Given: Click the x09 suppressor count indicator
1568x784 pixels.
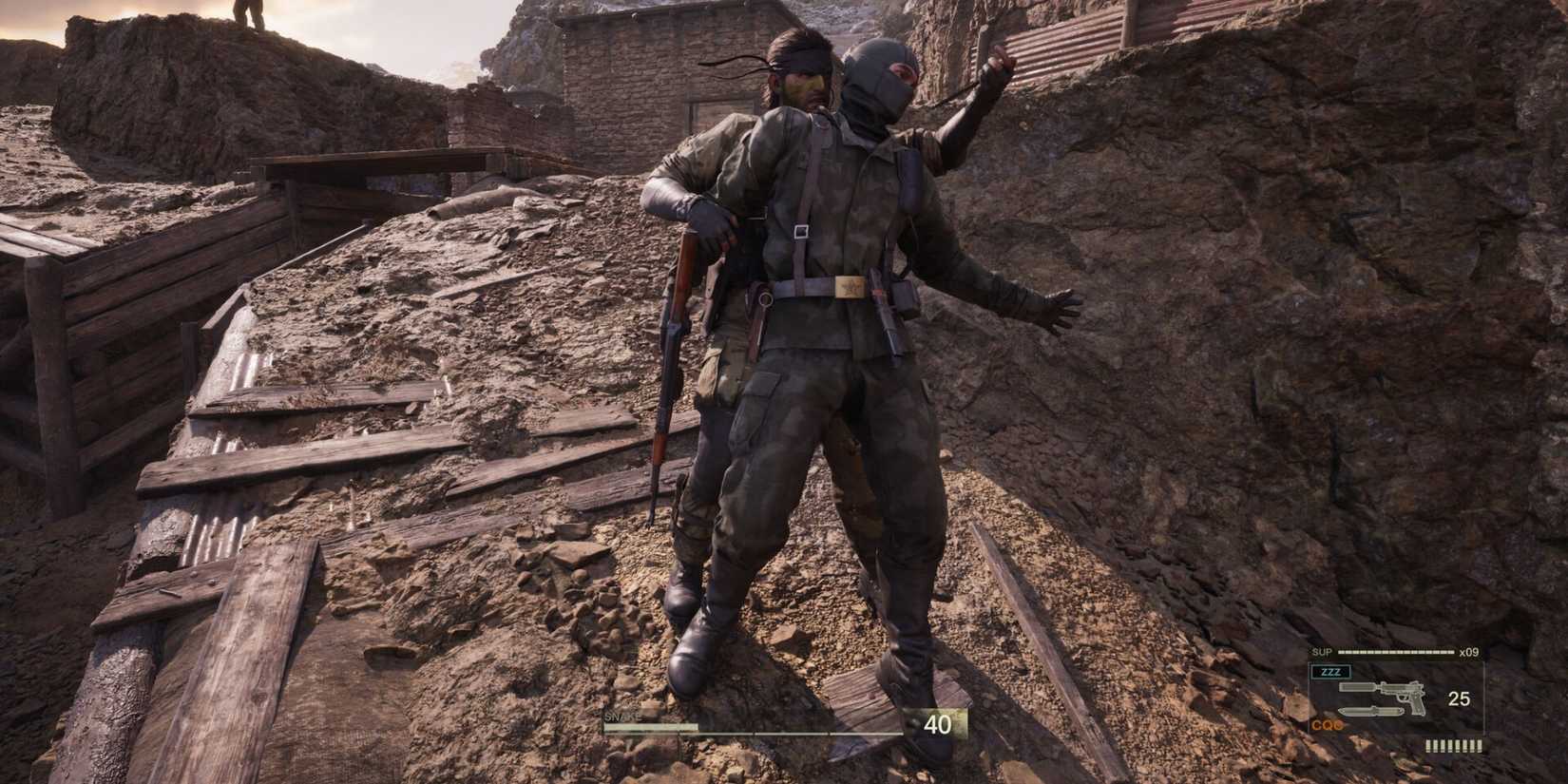Looking at the screenshot, I should [x=1469, y=653].
